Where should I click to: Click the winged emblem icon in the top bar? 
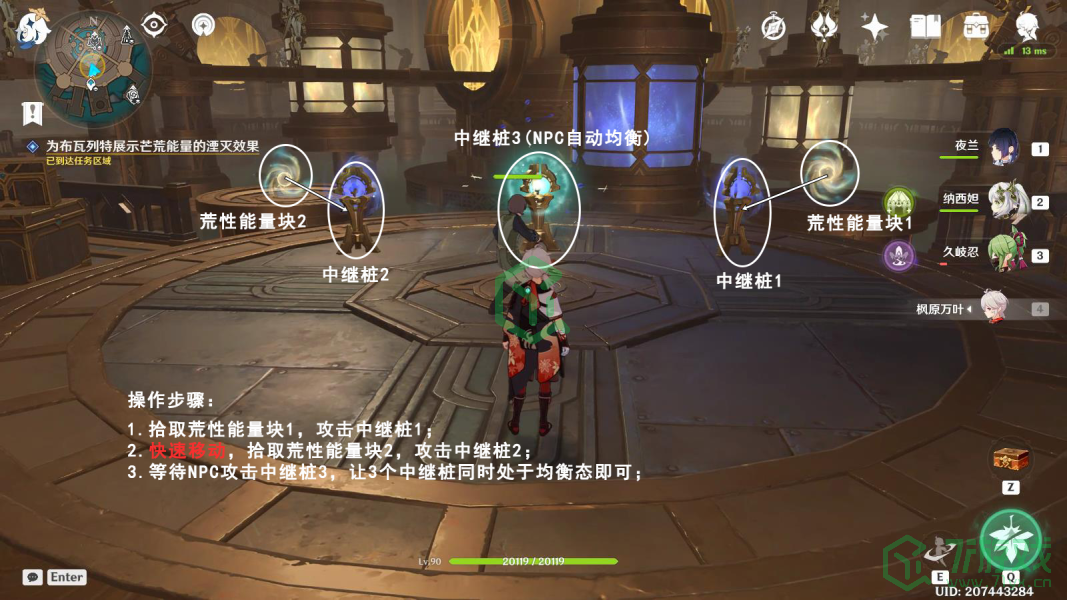[824, 27]
